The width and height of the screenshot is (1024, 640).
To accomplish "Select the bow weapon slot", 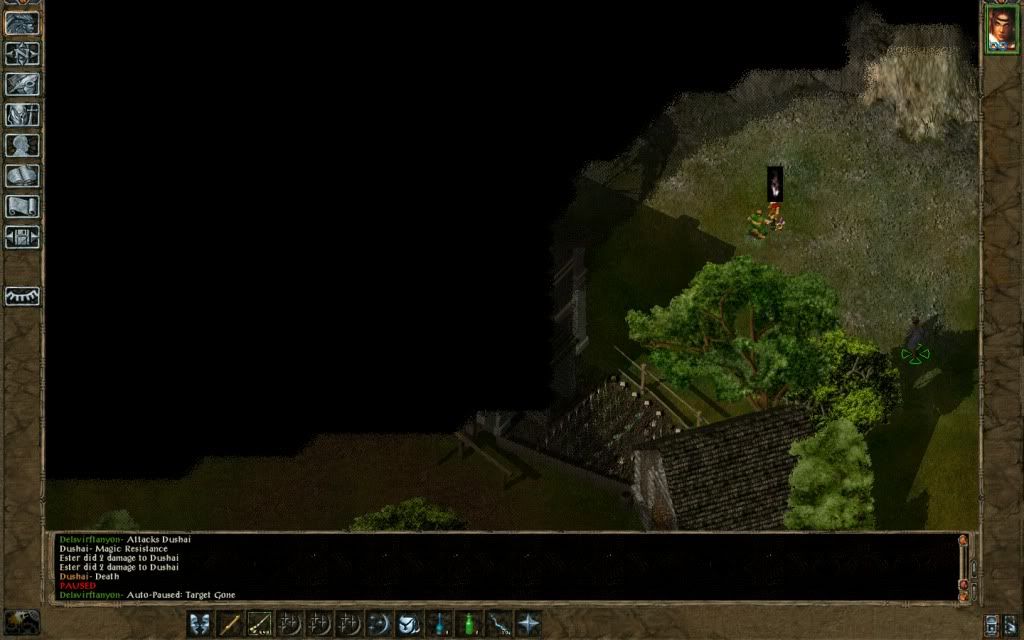I will click(x=260, y=624).
